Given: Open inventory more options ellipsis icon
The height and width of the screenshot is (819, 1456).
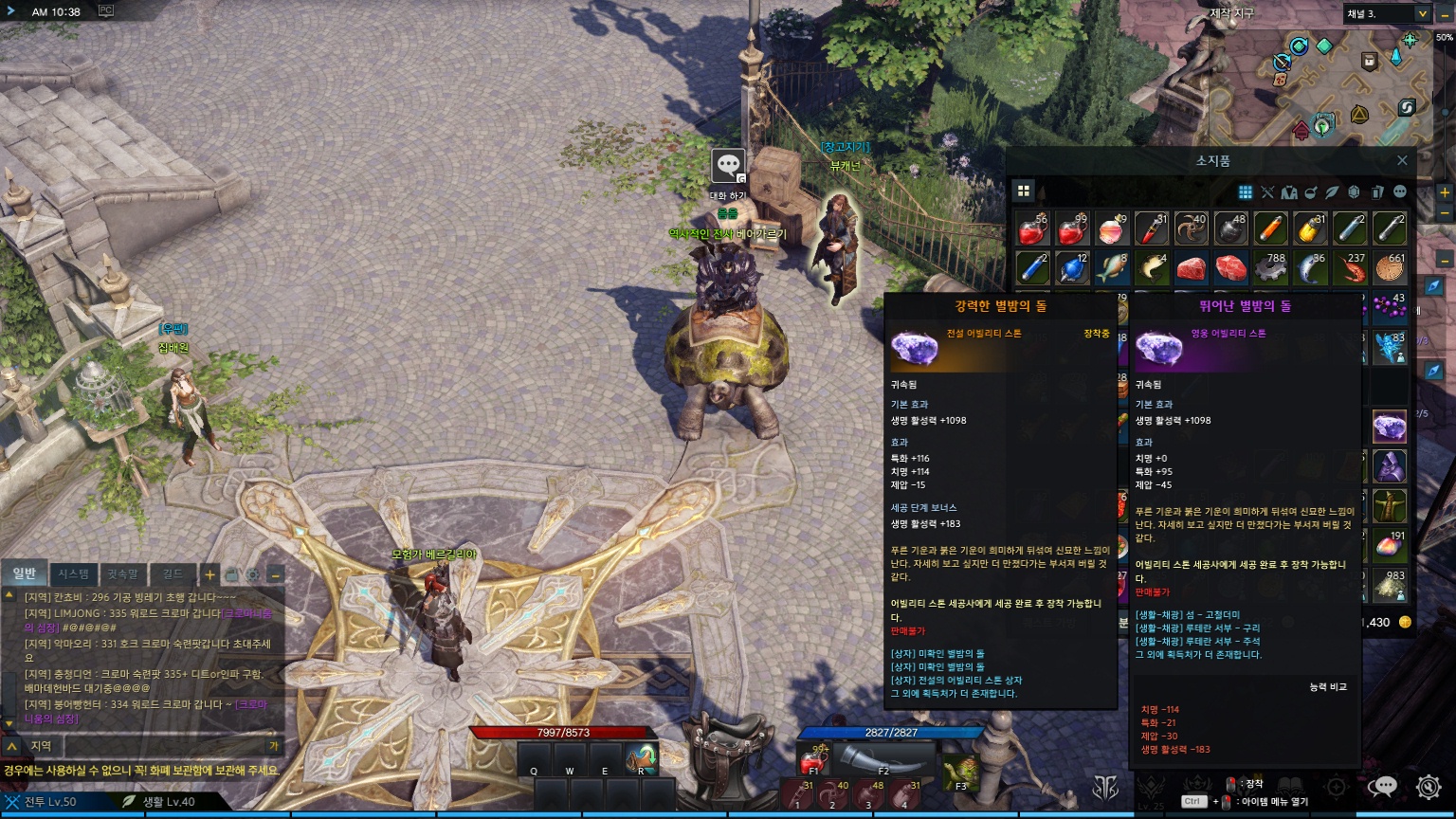Looking at the screenshot, I should (x=1399, y=192).
